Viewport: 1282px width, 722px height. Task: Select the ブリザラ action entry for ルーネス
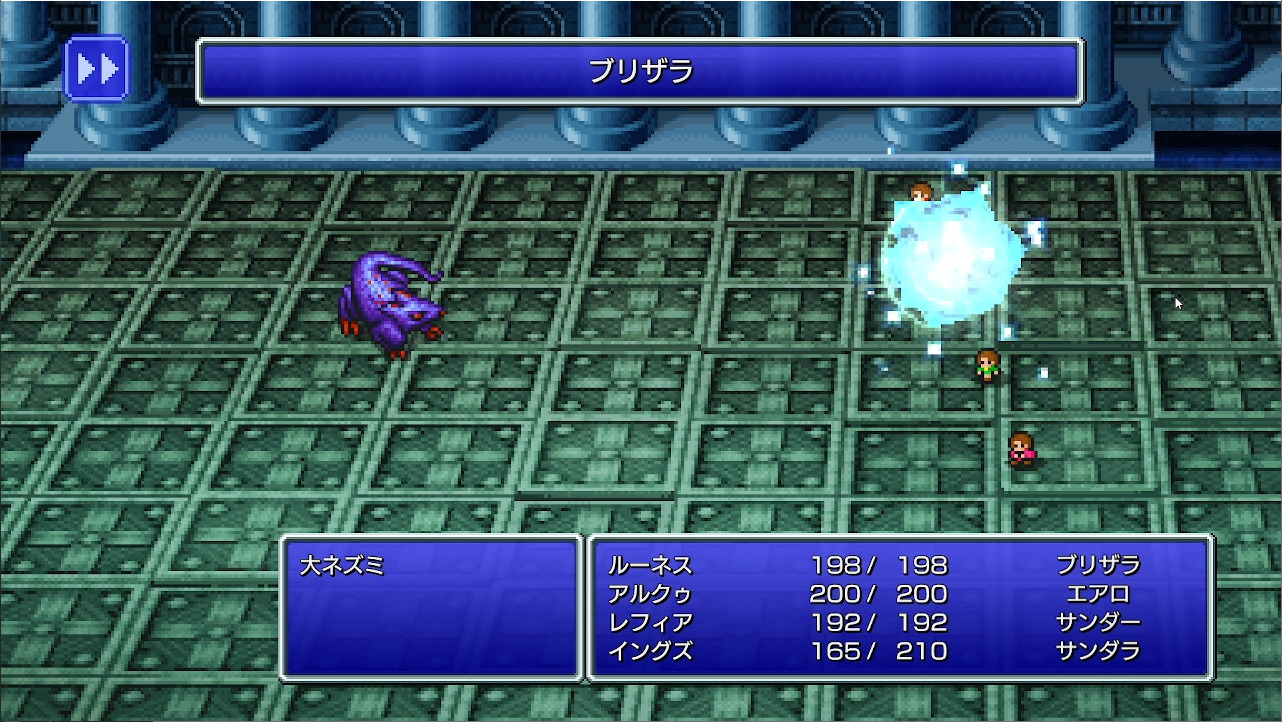[1098, 566]
